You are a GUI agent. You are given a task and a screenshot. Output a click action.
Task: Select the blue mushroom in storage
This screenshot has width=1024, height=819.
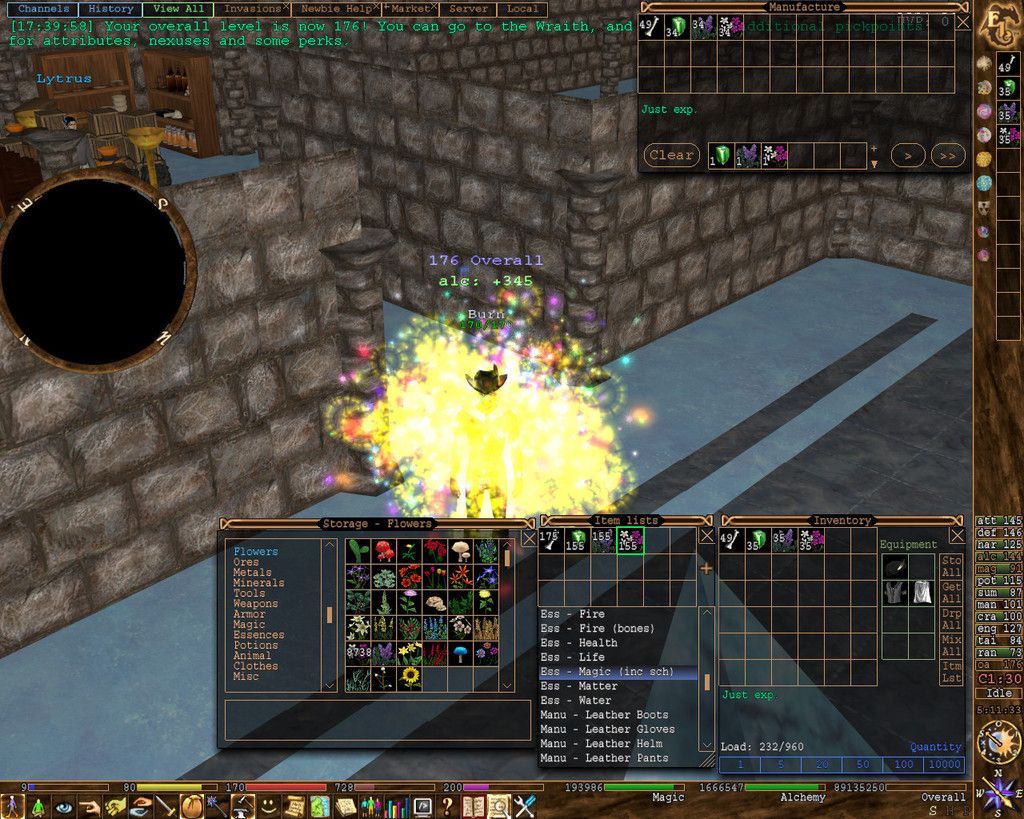(460, 653)
